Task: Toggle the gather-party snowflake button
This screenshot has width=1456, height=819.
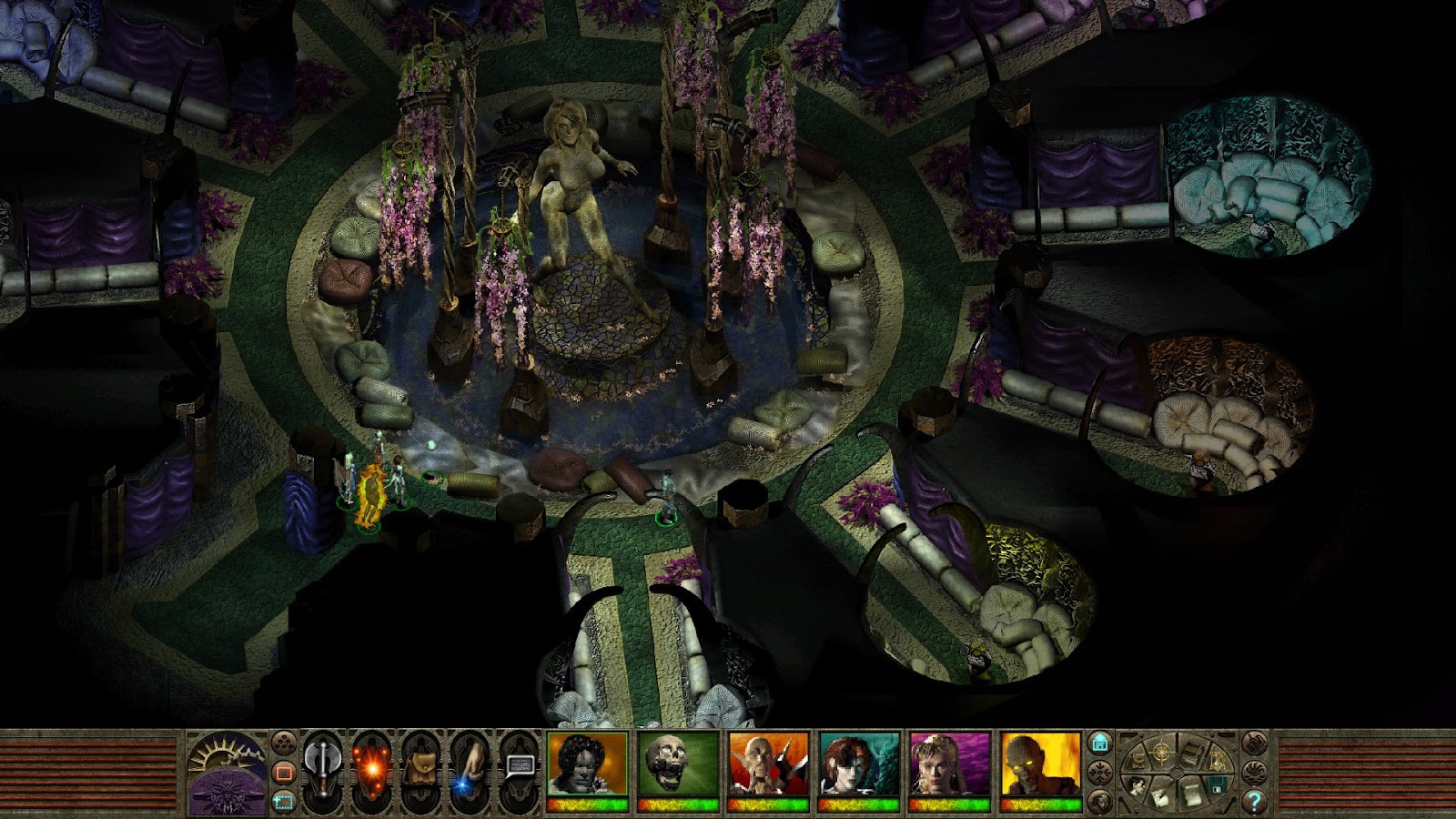Action: (1098, 771)
